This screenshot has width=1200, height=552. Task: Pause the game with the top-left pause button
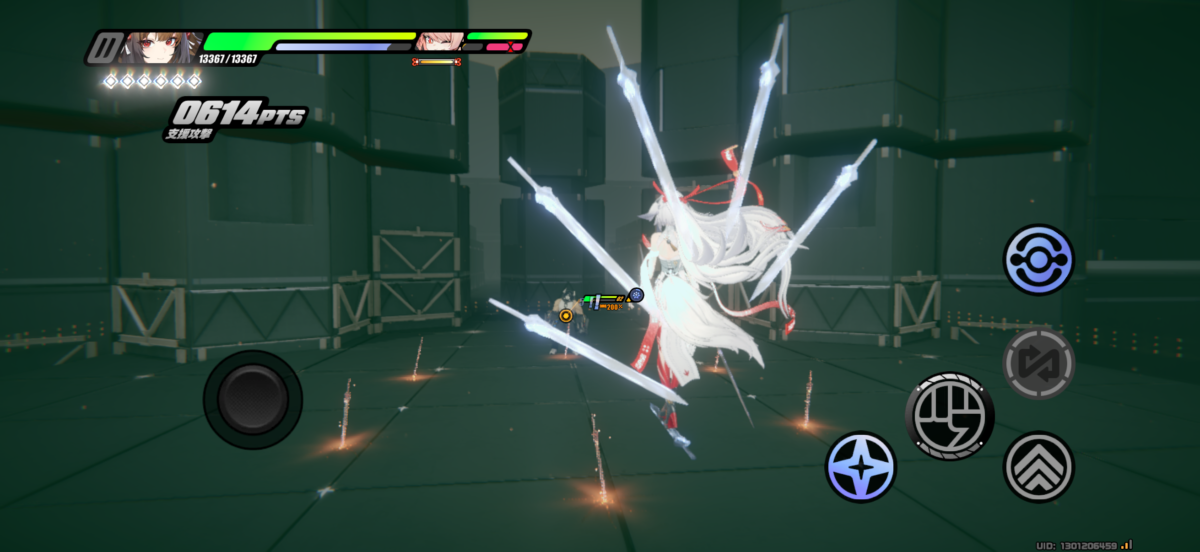102,47
